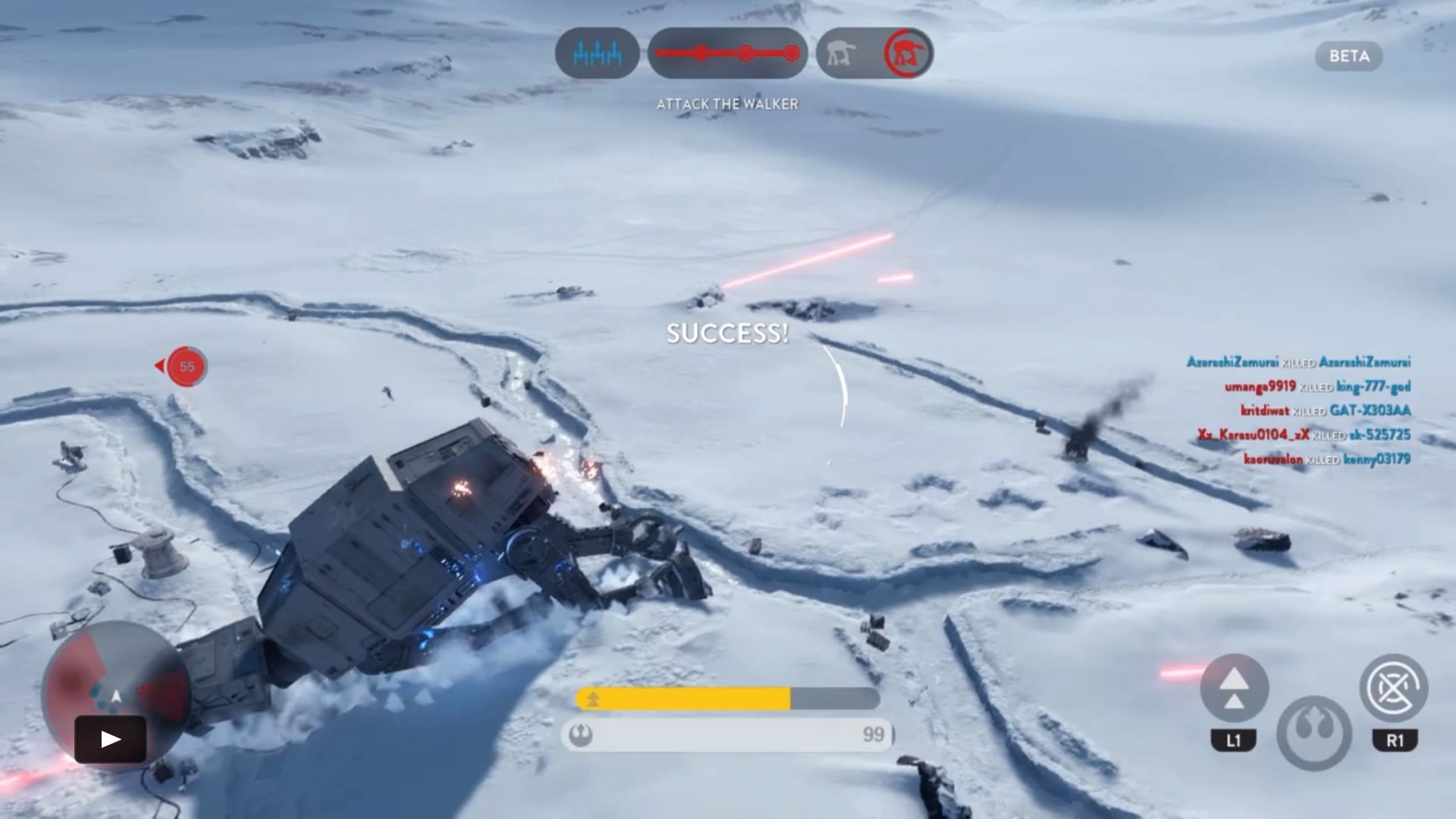
Task: Select the Y-wing bombers icon
Action: point(598,54)
